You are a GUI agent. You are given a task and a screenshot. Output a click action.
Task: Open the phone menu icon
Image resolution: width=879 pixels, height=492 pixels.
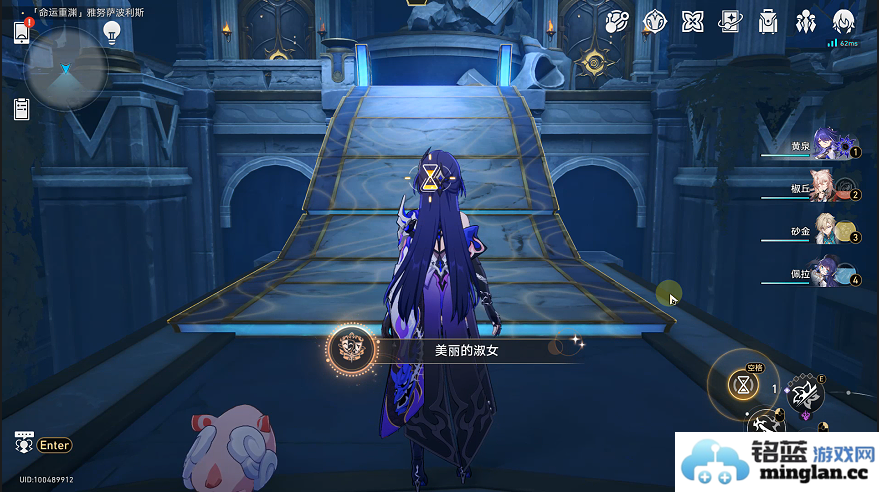(x=22, y=32)
